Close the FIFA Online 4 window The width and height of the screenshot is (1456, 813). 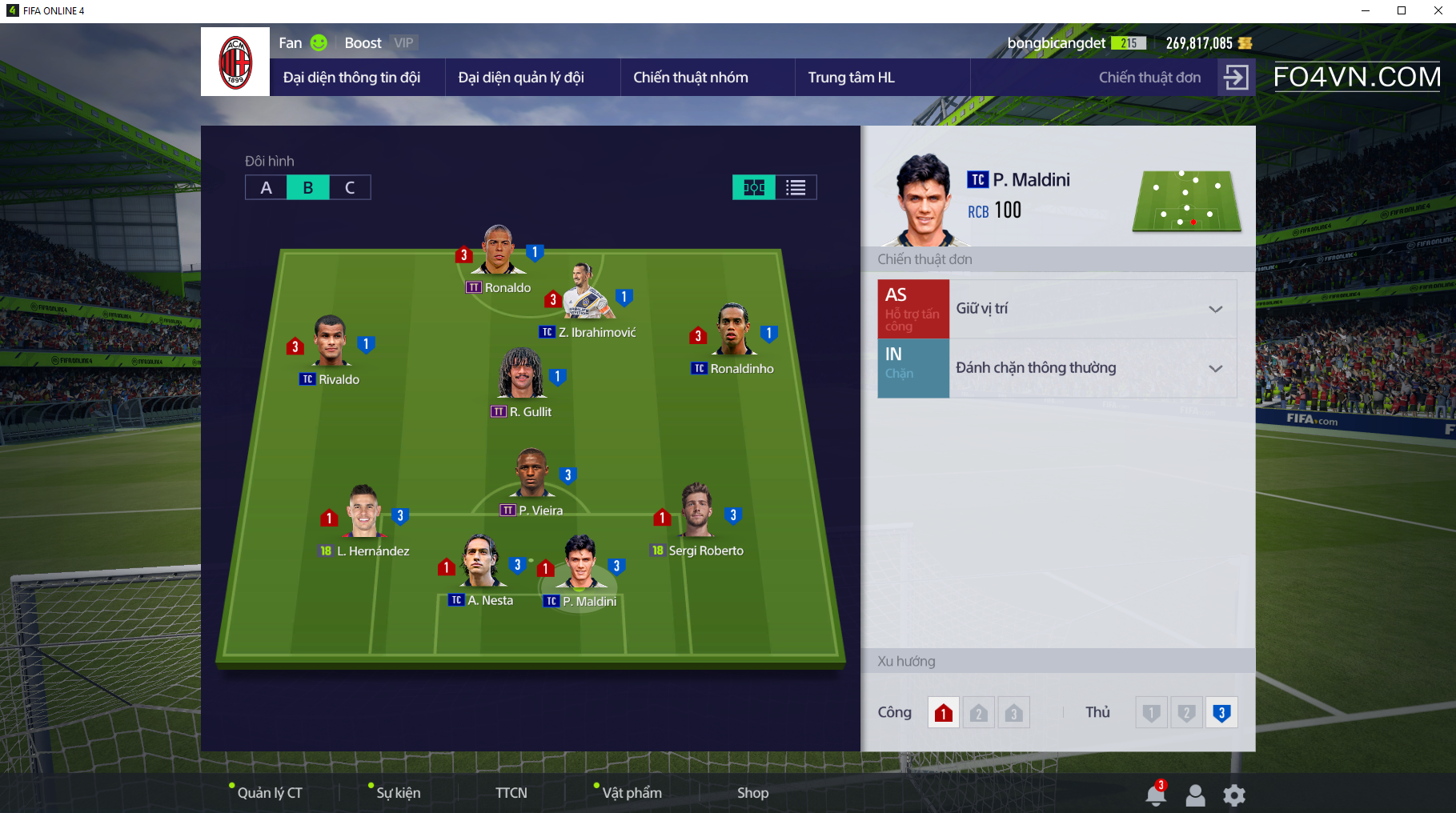(x=1438, y=10)
